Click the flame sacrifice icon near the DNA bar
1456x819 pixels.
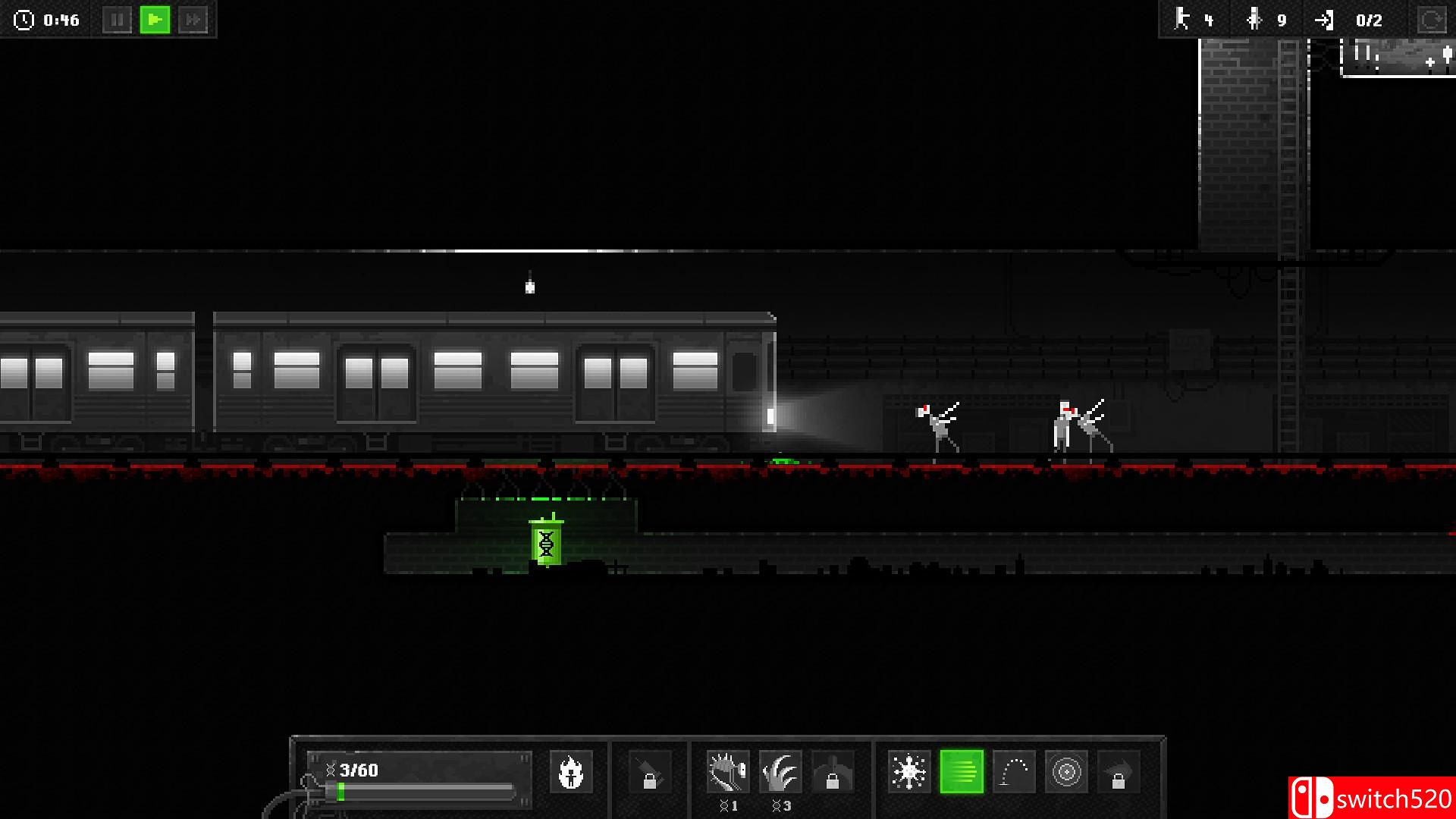tap(571, 772)
